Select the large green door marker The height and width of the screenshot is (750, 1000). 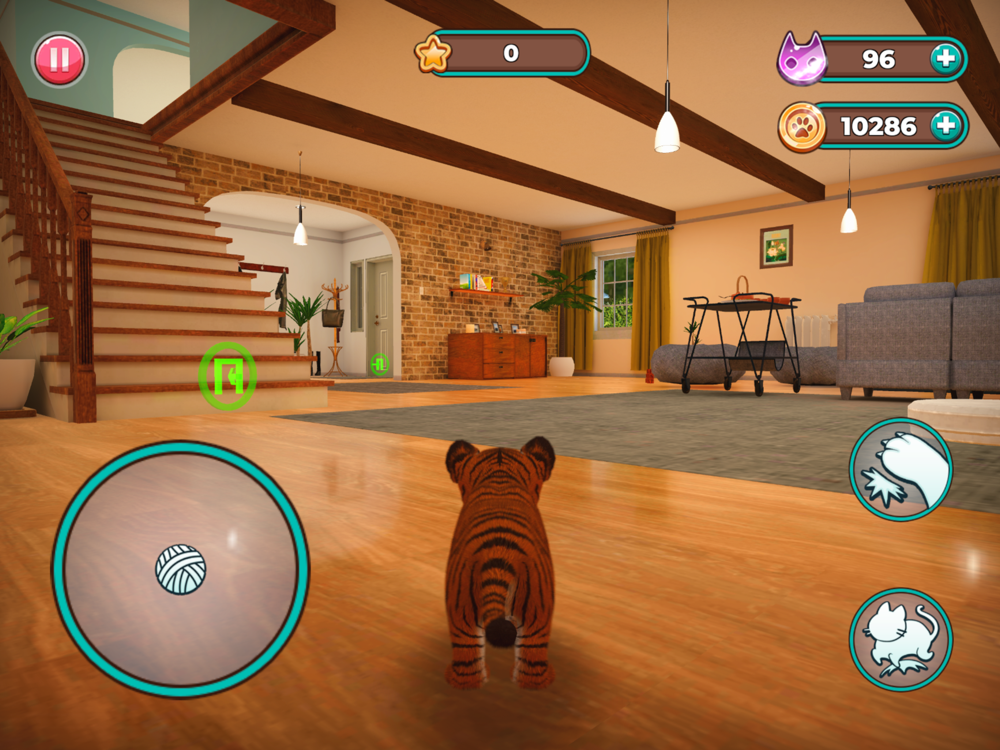tap(228, 376)
